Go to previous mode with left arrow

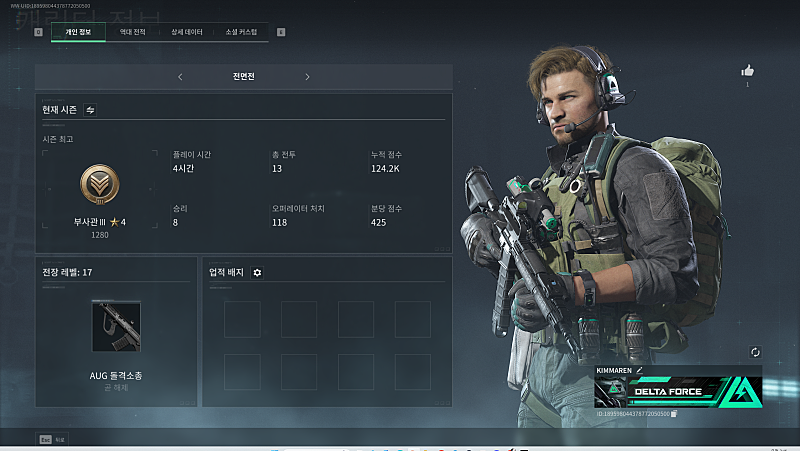tap(180, 77)
